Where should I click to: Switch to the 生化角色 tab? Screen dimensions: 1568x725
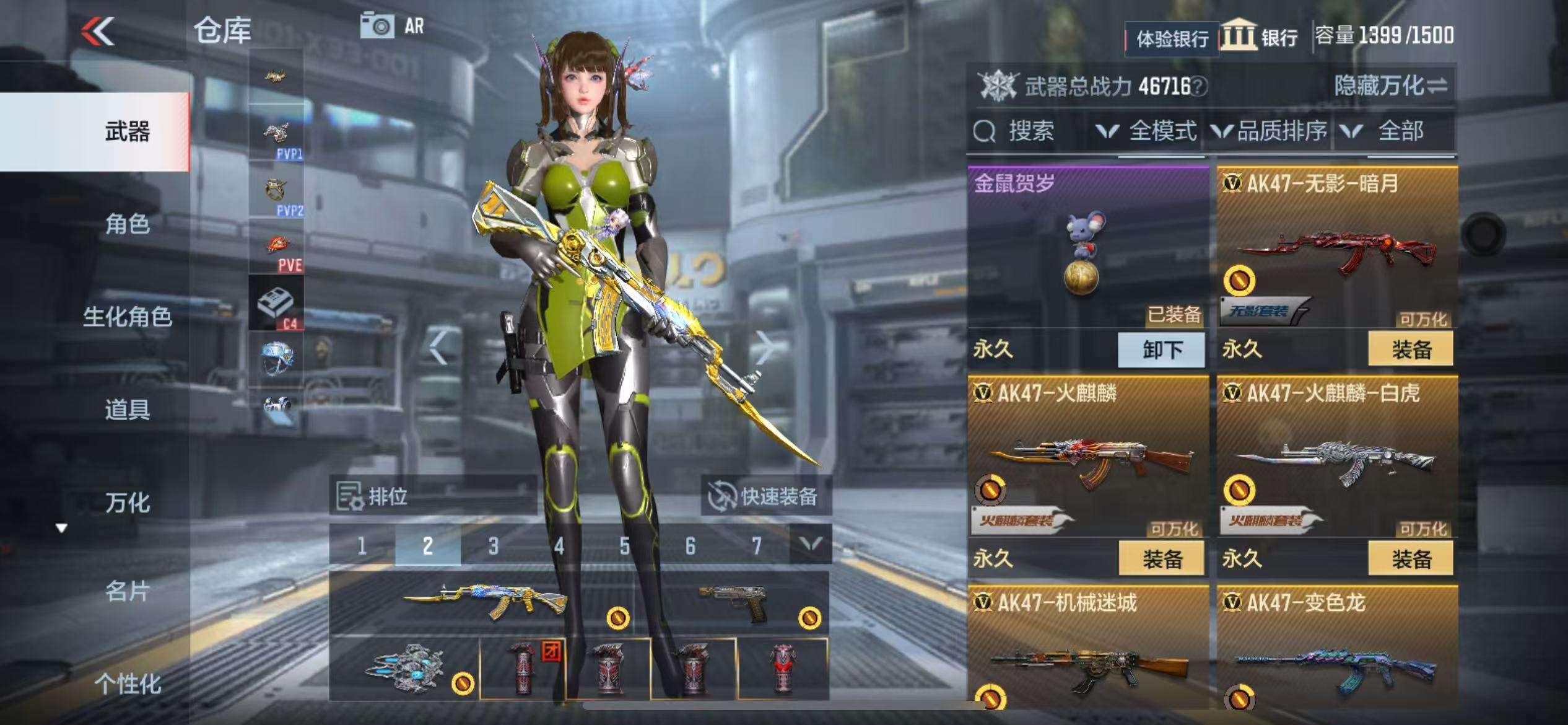(x=127, y=317)
